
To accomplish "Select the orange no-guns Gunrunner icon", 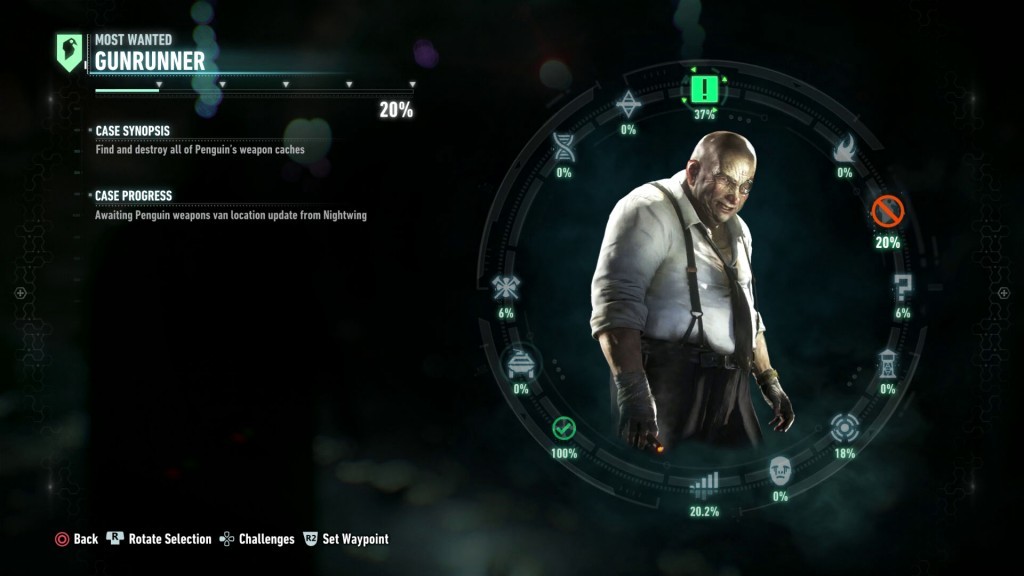I will (x=887, y=212).
